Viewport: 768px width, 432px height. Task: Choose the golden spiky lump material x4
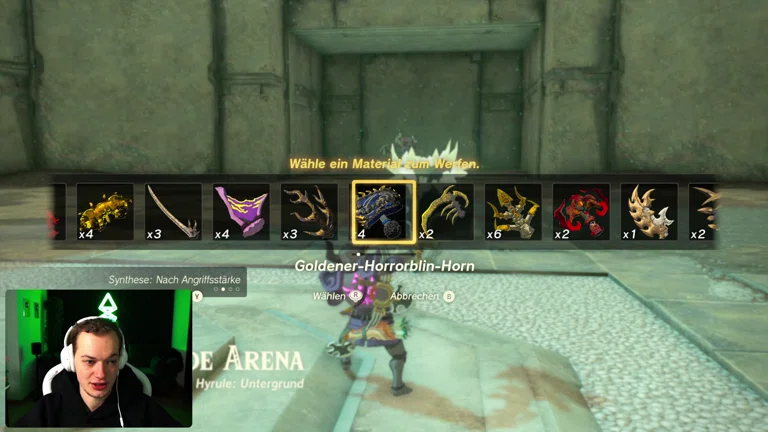105,211
